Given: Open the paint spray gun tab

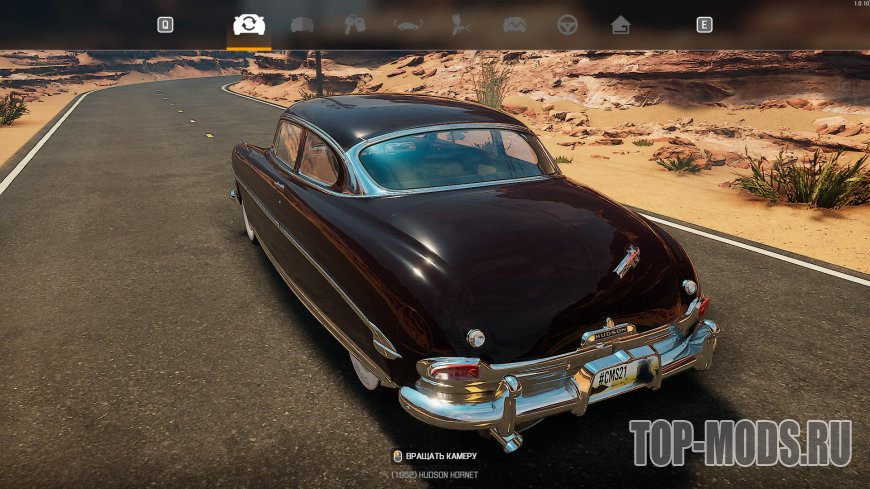Looking at the screenshot, I should [461, 25].
